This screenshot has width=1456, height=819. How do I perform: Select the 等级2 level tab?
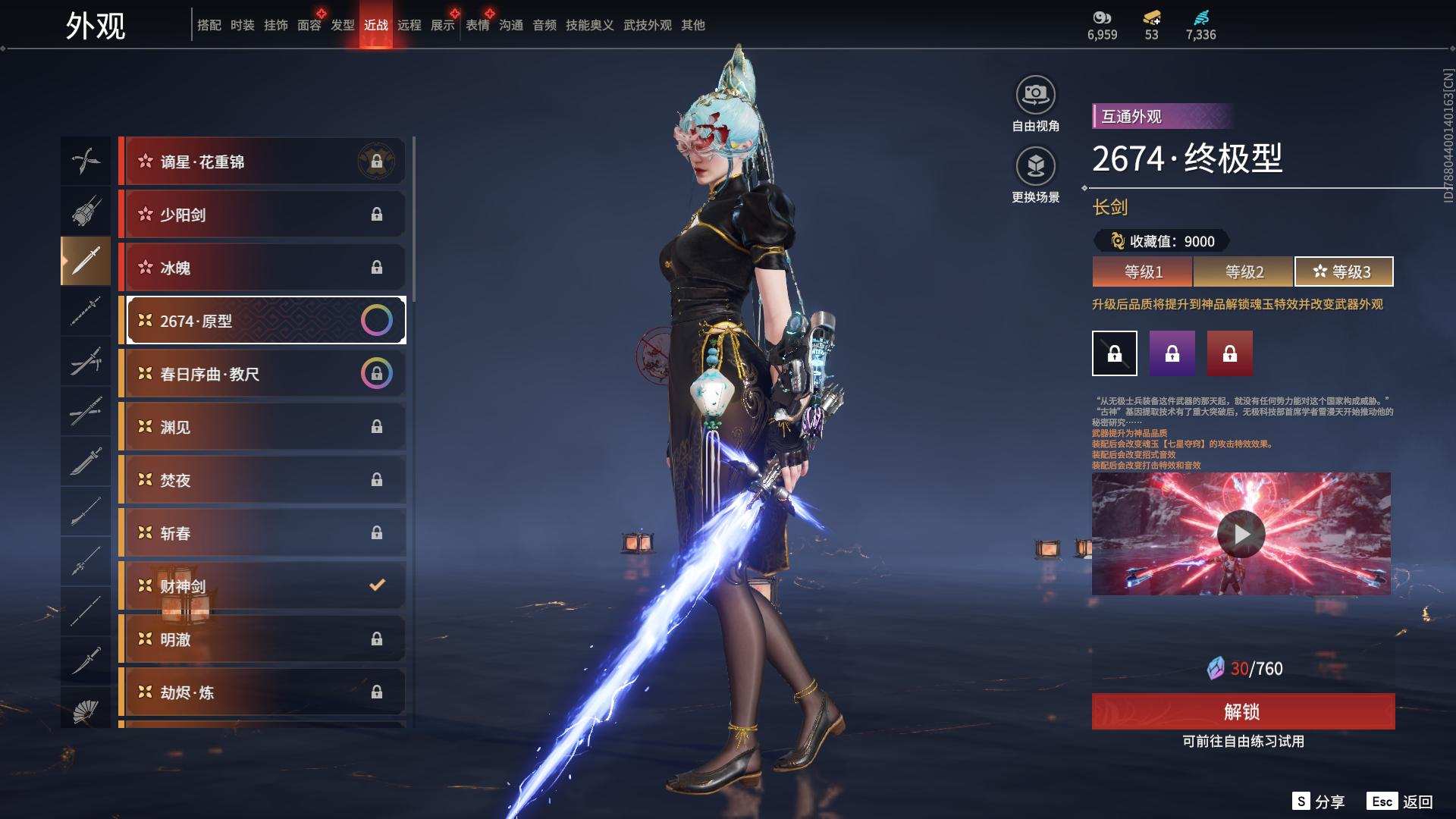[1244, 271]
